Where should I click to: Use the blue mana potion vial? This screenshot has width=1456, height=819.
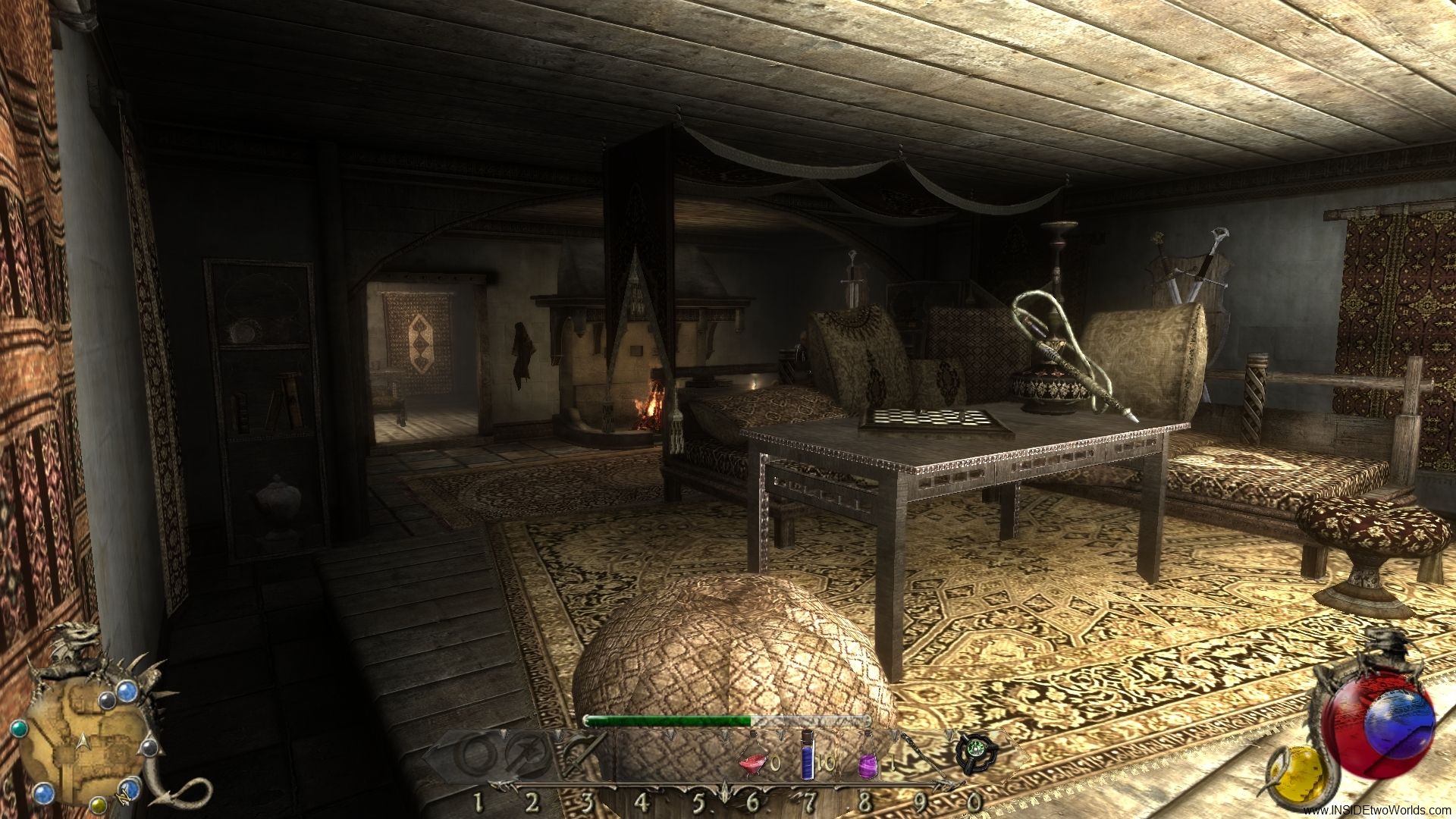808,757
